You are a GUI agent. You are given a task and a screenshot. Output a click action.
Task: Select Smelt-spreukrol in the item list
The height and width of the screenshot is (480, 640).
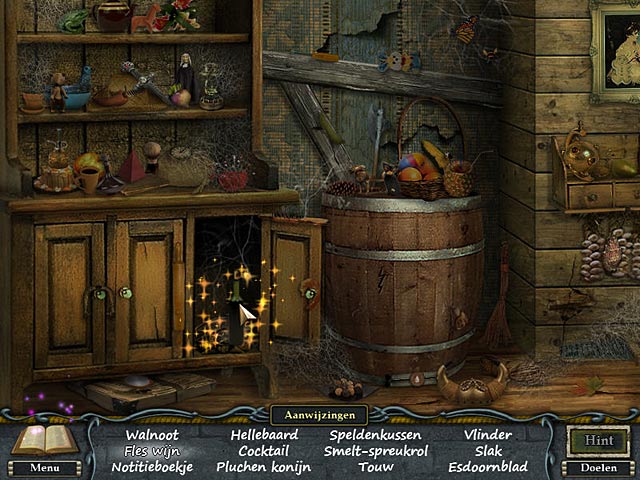click(375, 451)
